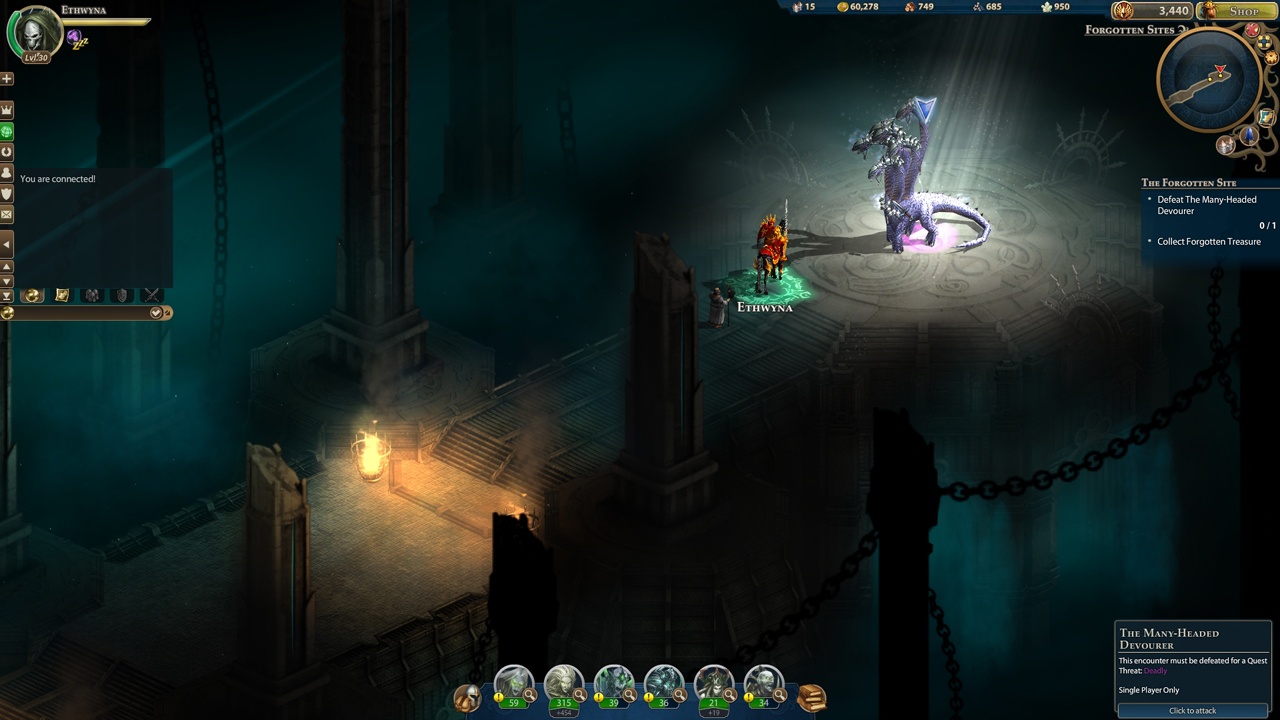Click the plus button on left sidebar

[7, 78]
